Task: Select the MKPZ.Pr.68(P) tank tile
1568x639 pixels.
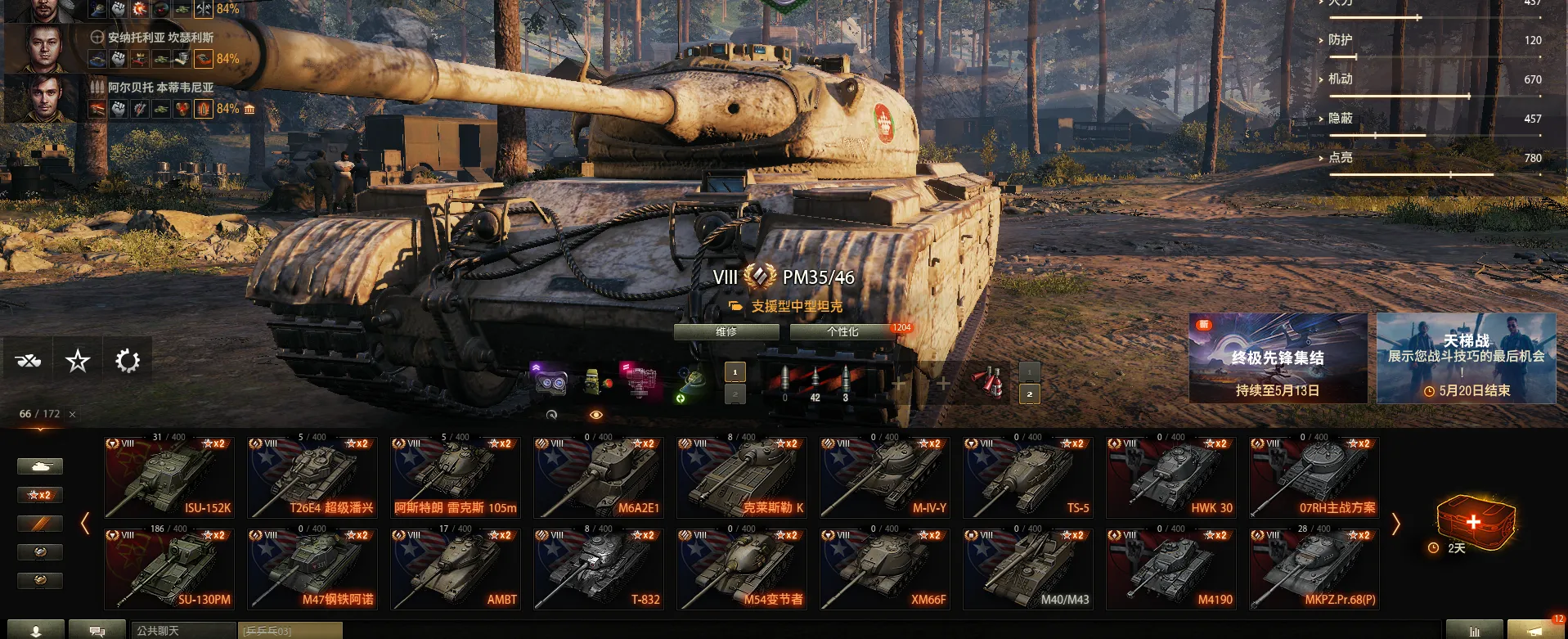Action: tap(1314, 569)
